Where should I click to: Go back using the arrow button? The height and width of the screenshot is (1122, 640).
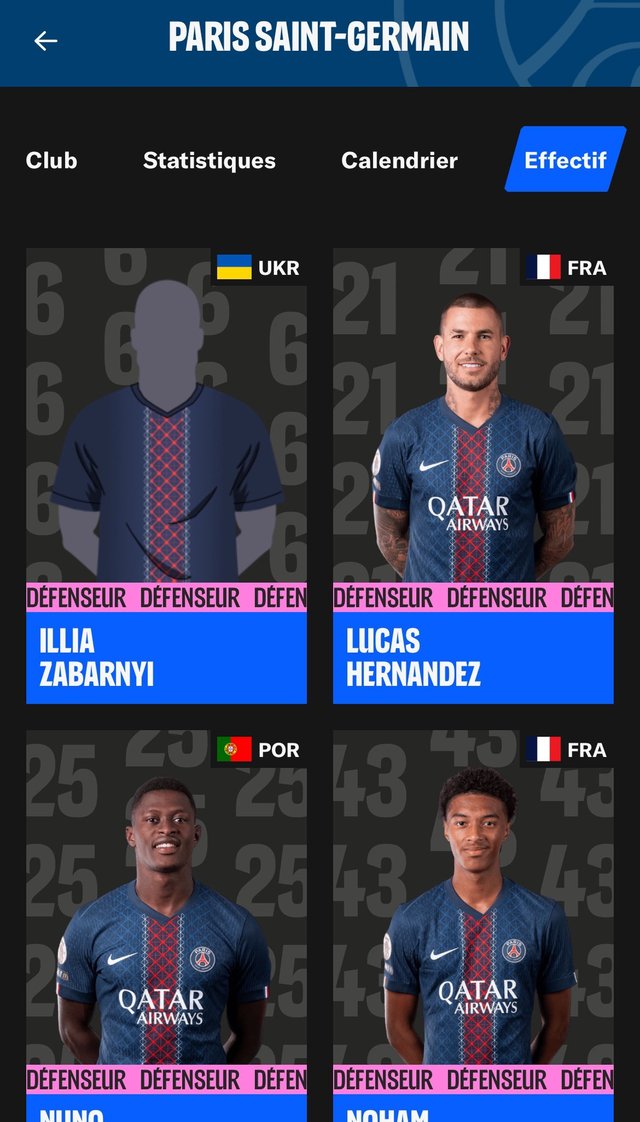pyautogui.click(x=46, y=41)
